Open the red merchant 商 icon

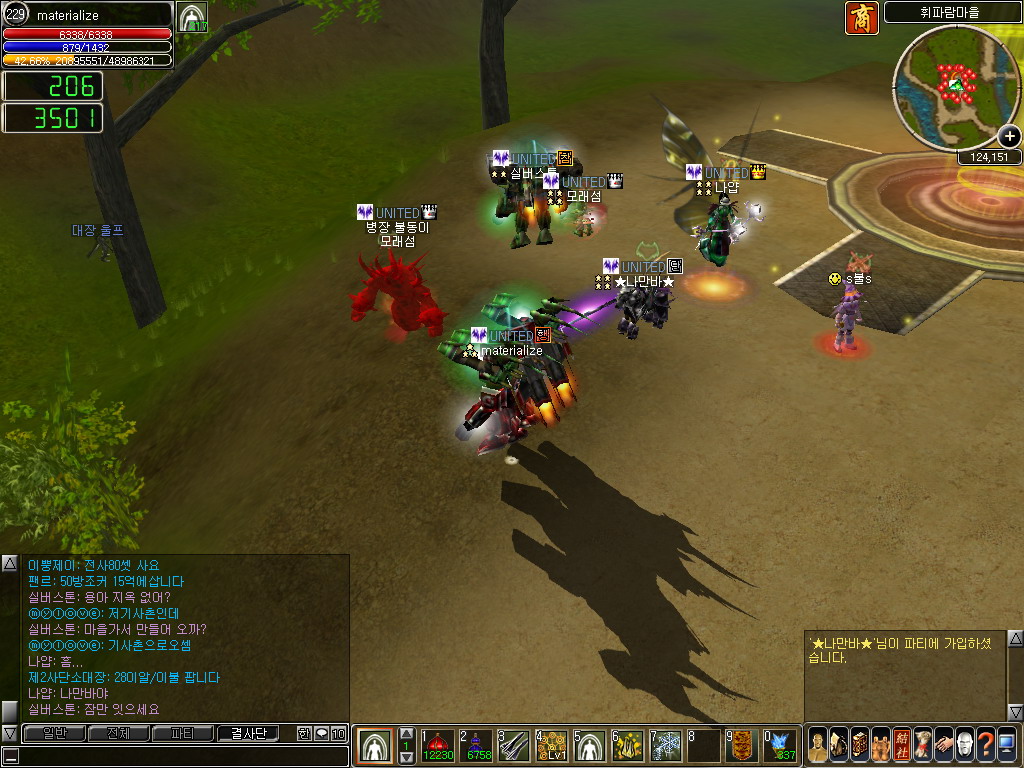click(x=861, y=18)
